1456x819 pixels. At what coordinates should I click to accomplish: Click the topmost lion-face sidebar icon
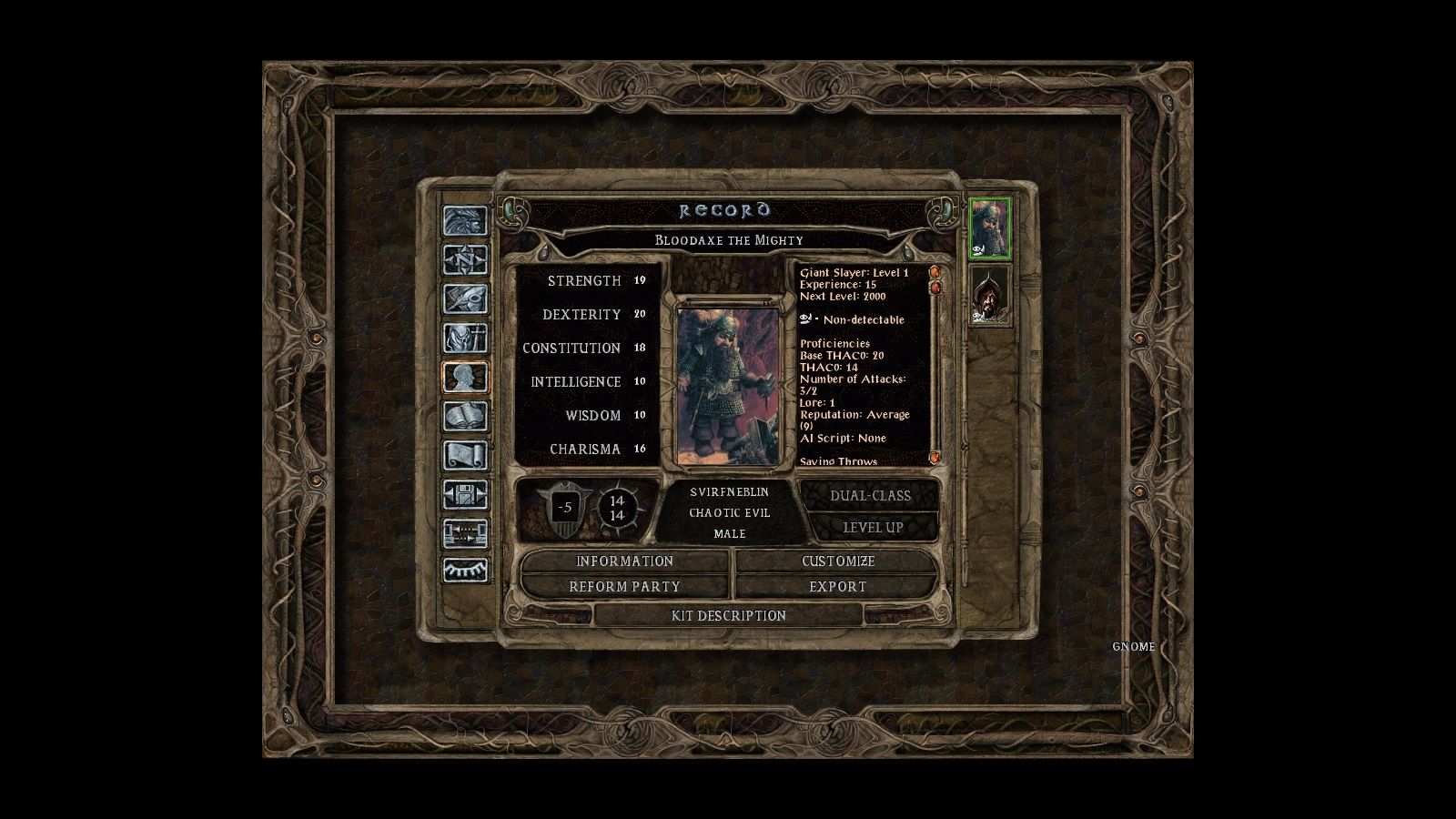[465, 219]
